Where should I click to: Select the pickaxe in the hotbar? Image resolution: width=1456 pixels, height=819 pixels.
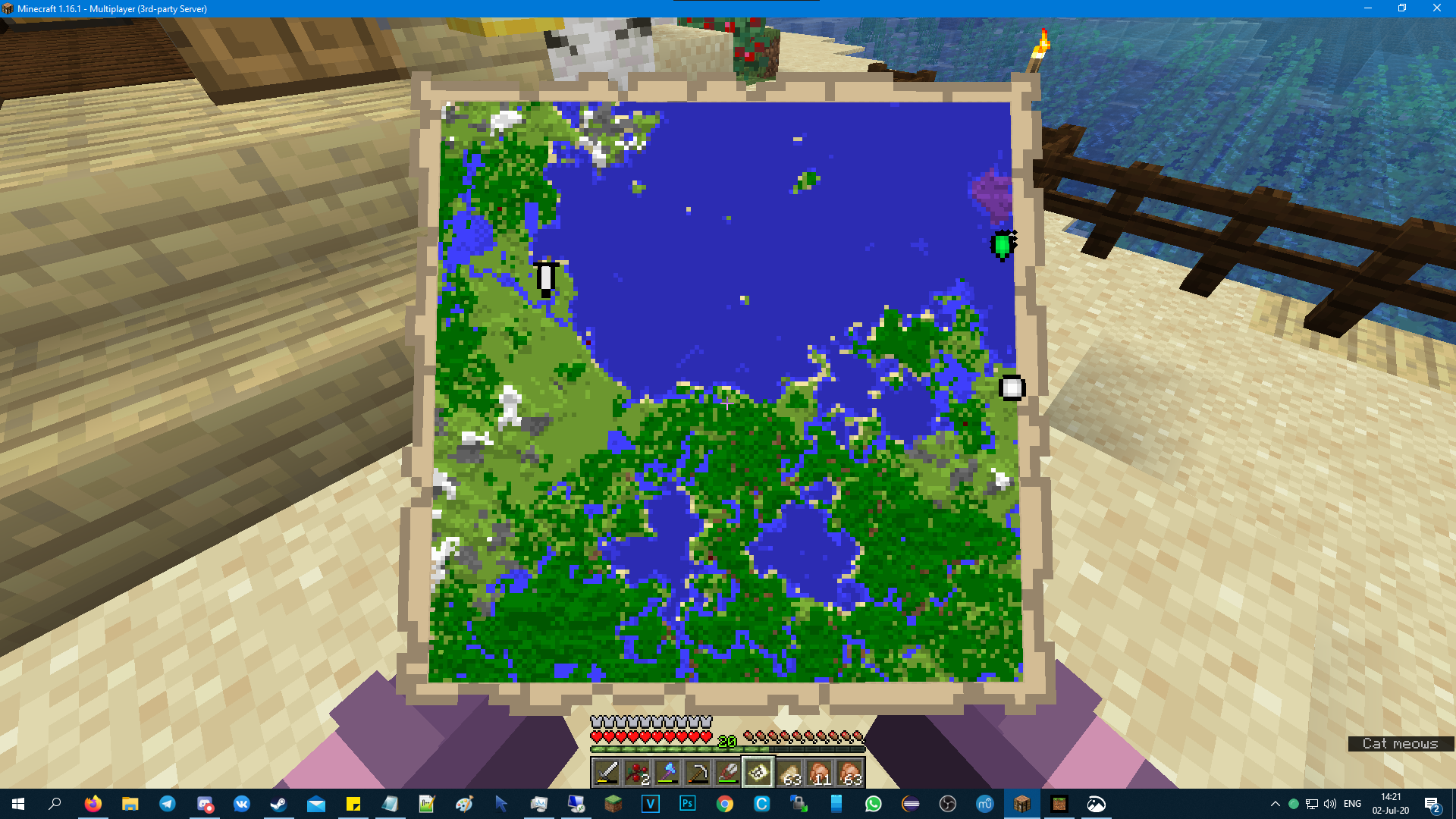(x=698, y=773)
